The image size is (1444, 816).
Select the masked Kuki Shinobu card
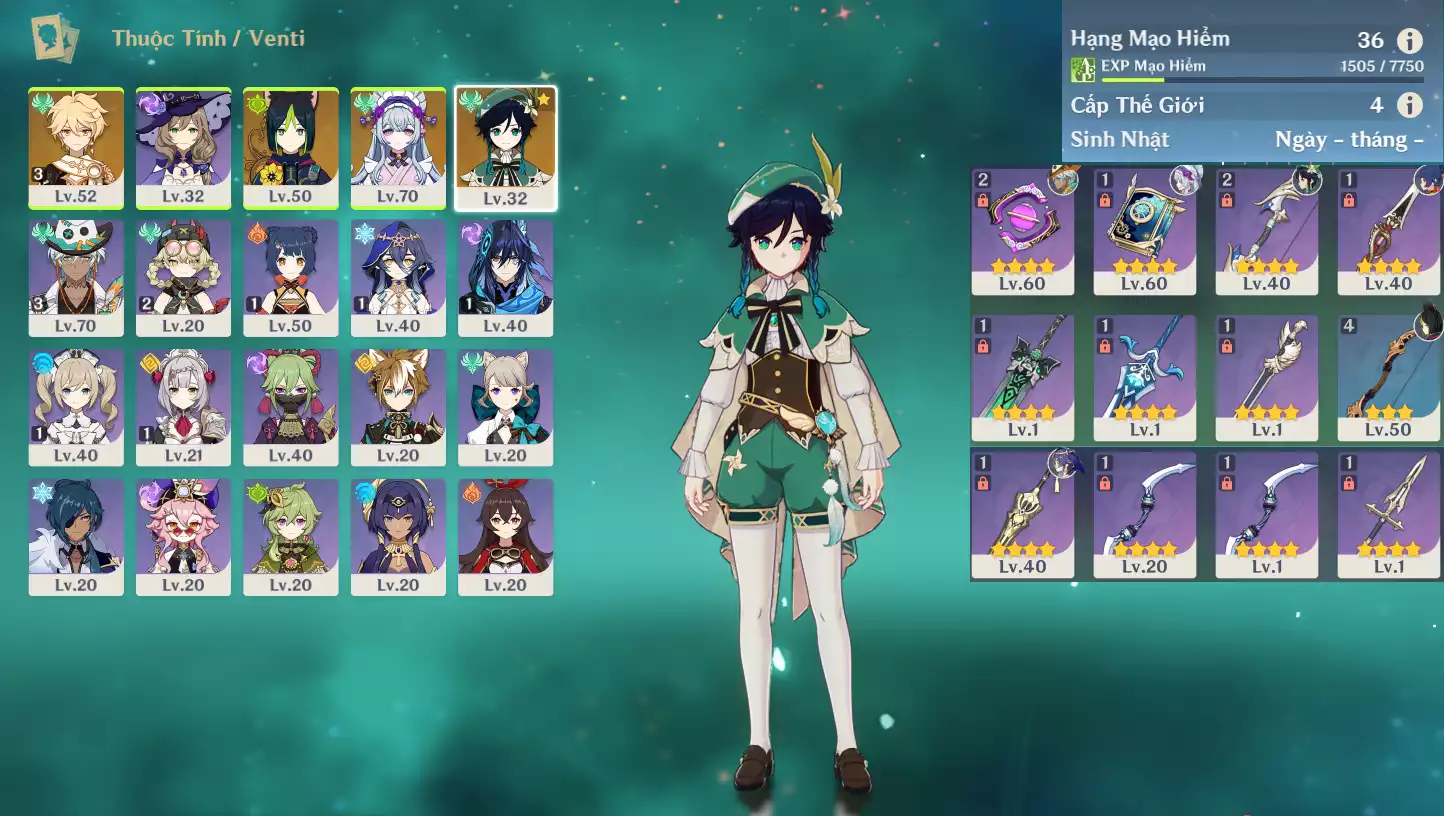(x=291, y=407)
